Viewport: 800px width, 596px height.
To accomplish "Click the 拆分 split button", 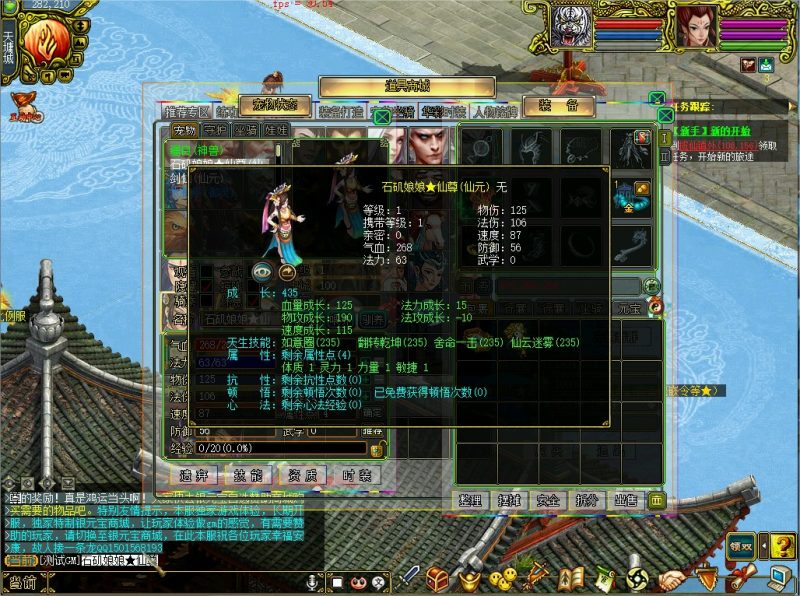I will [586, 499].
